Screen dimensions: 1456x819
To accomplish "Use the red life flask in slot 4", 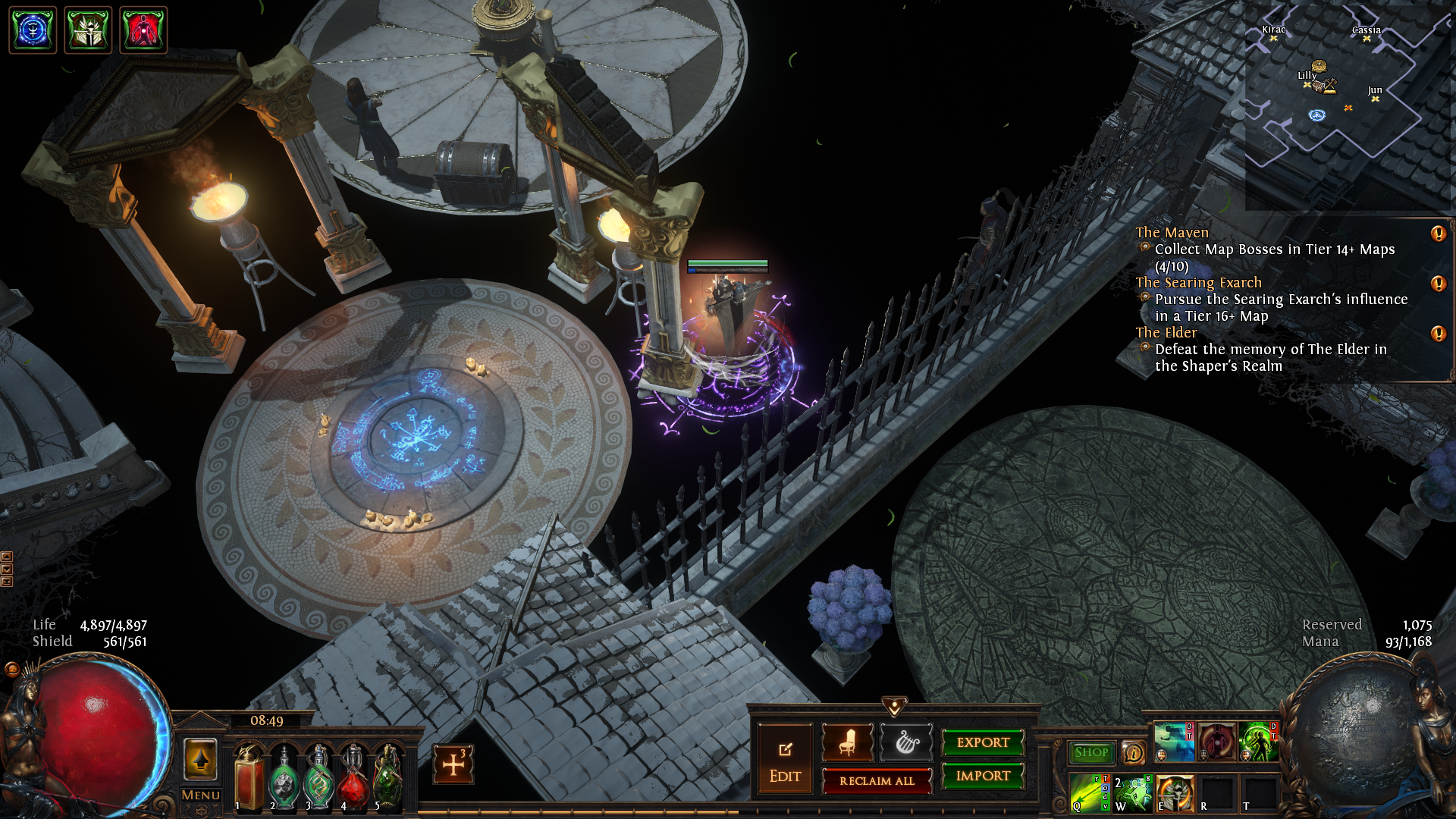I will pyautogui.click(x=354, y=777).
